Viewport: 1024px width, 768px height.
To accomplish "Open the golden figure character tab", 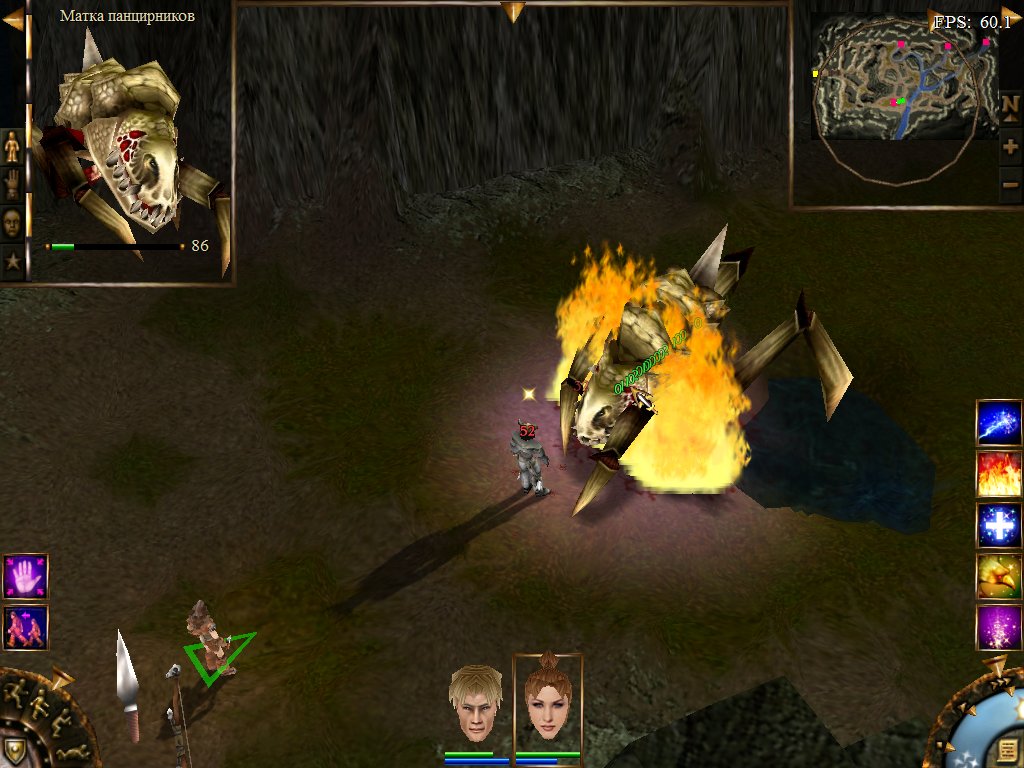I will (12, 147).
